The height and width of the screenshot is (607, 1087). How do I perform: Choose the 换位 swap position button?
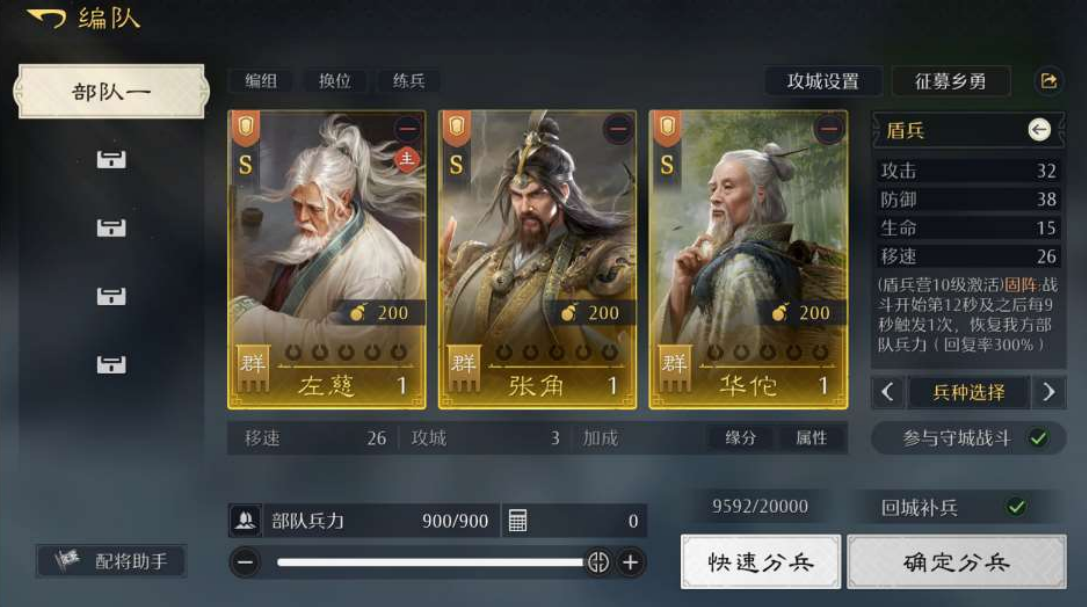[335, 81]
